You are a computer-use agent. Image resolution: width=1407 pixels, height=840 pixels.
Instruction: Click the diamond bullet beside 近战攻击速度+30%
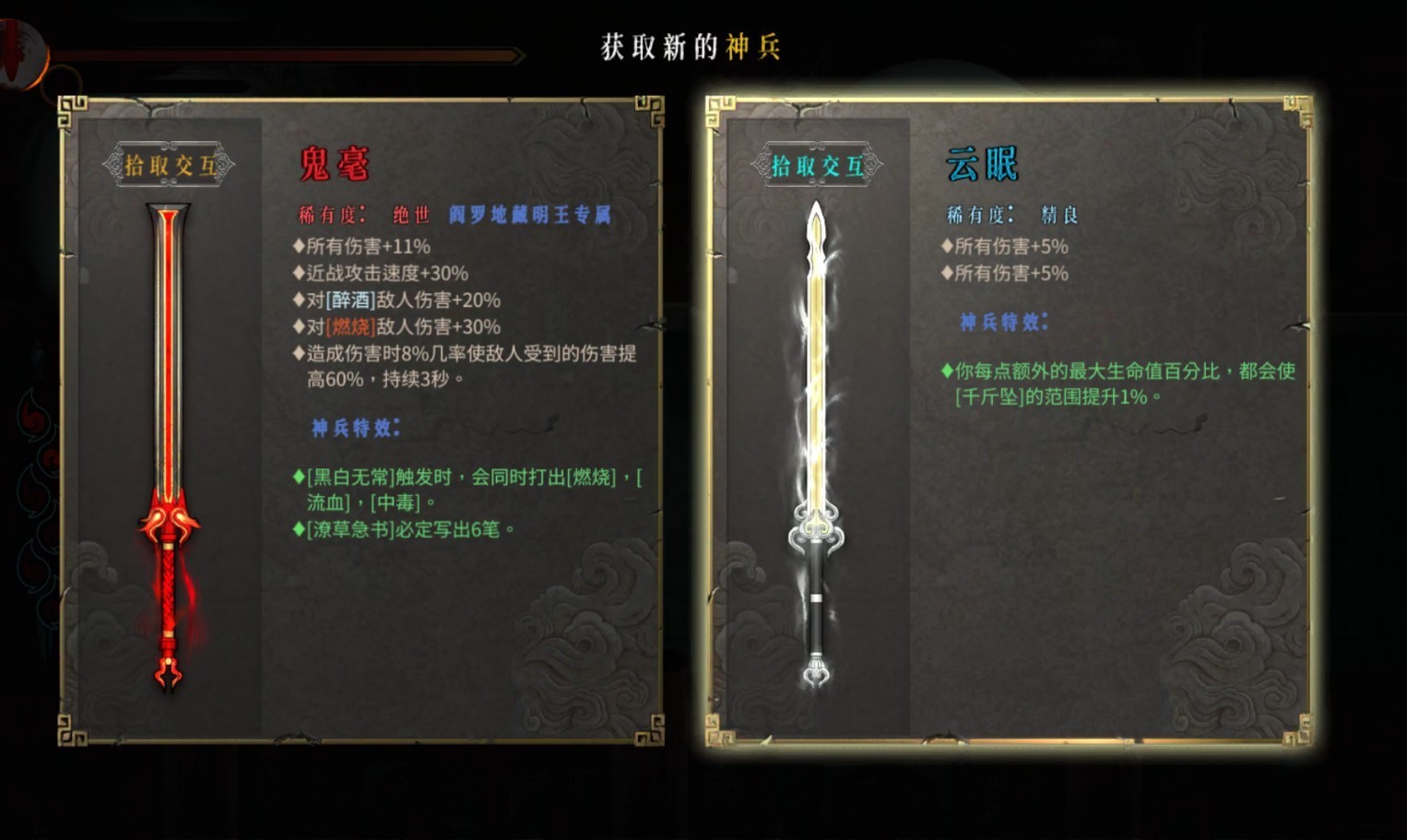click(x=298, y=273)
